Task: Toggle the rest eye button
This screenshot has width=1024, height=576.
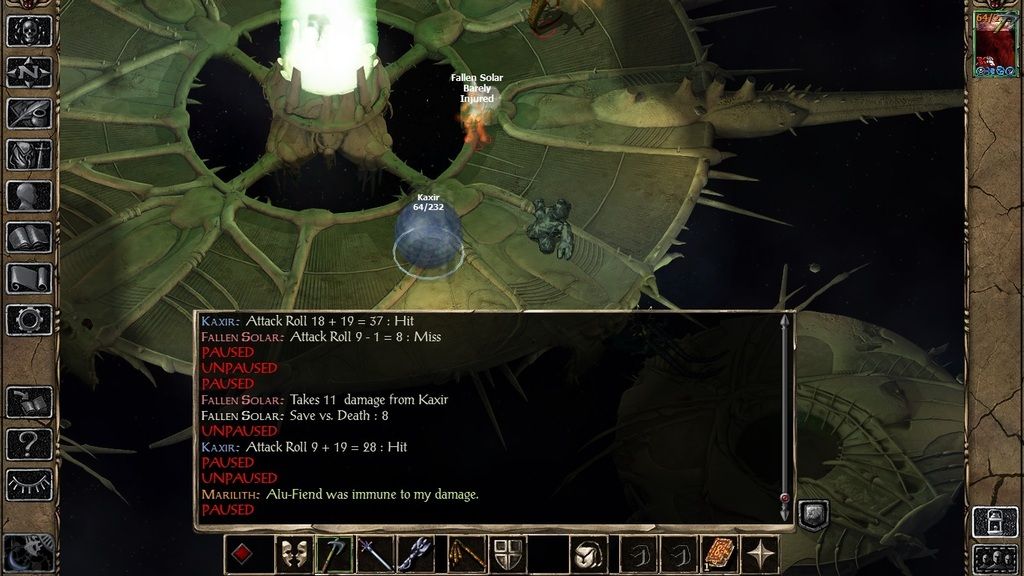Action: [29, 484]
